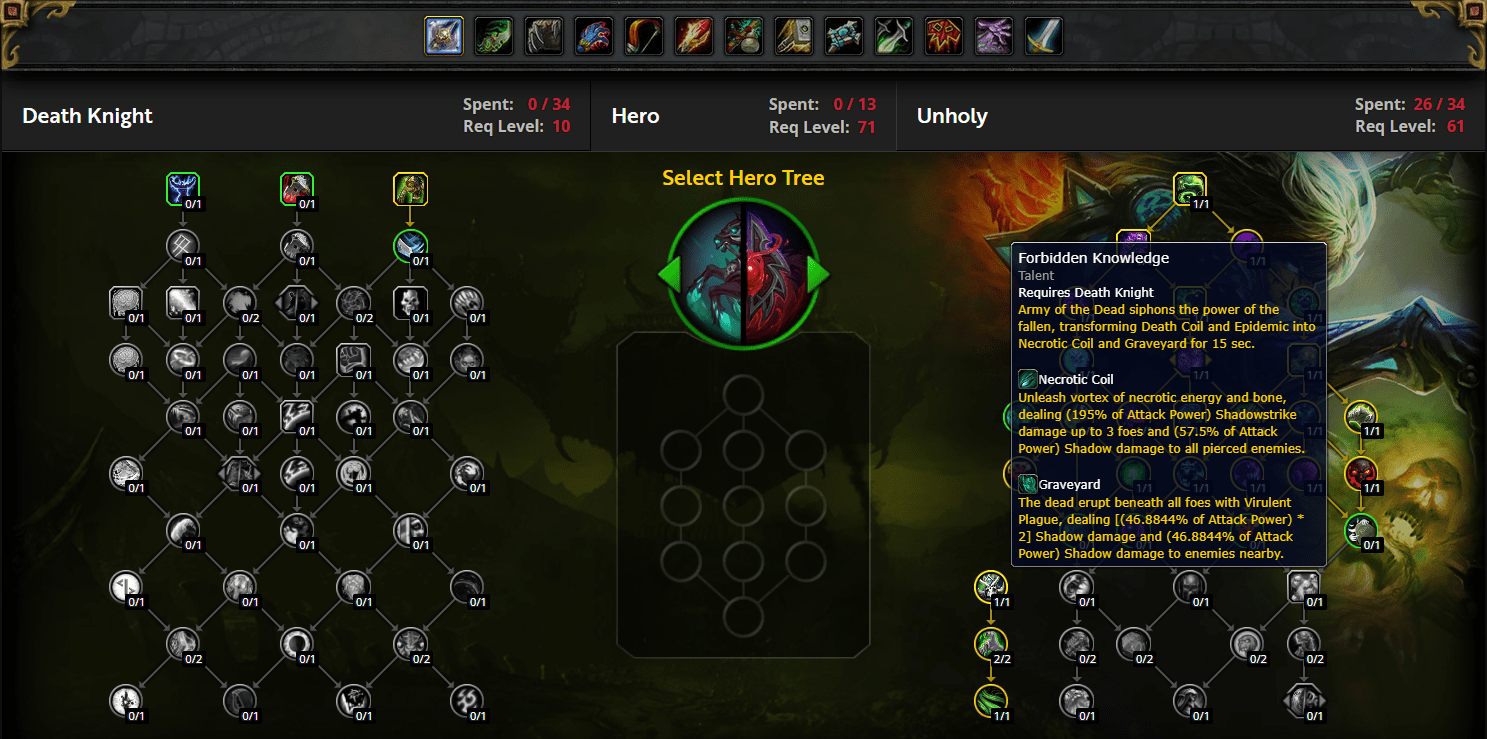Screen dimensions: 1487x739
Task: Click the green-bordered talent below the yellow presence
Action: [411, 247]
